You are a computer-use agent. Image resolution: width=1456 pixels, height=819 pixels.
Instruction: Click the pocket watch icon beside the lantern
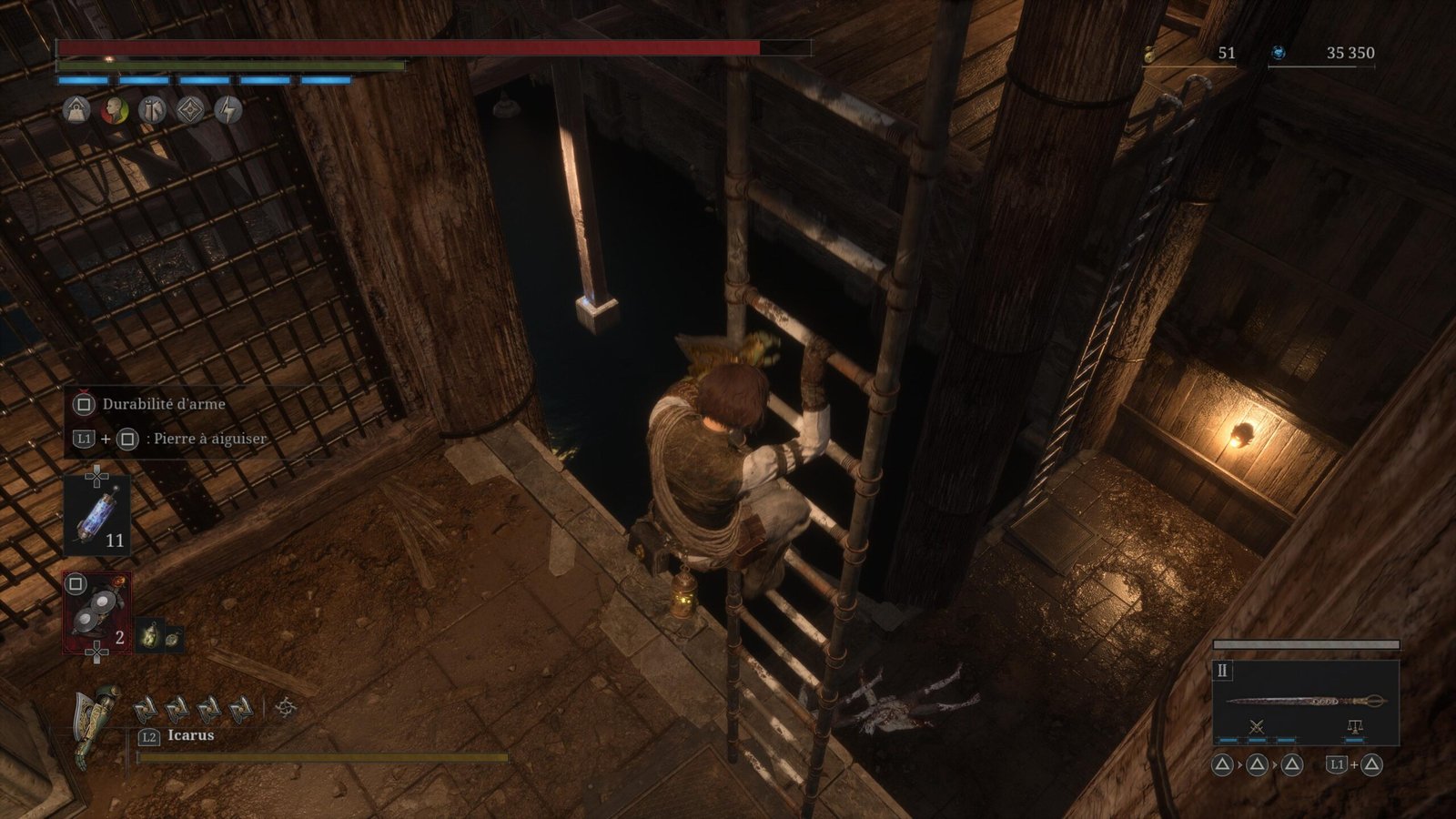[172, 639]
